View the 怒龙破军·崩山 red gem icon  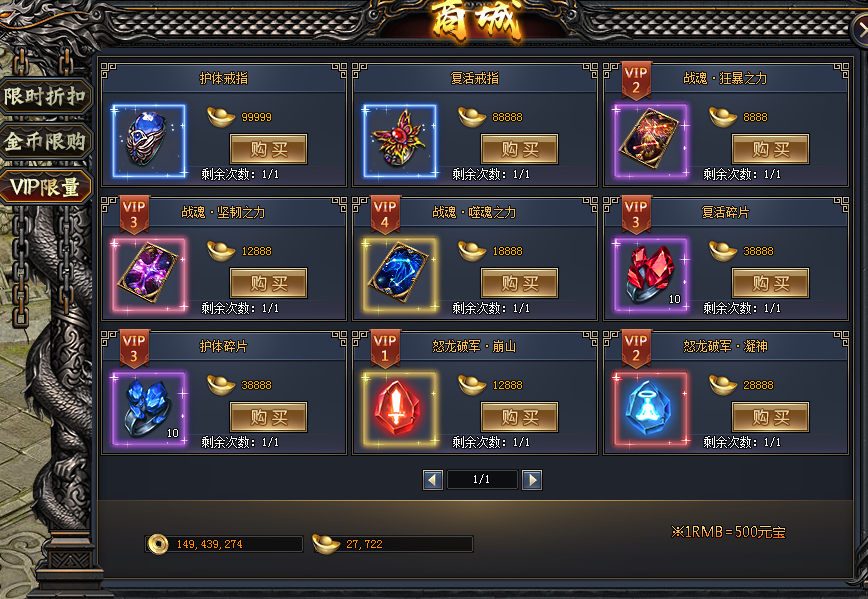coord(400,408)
